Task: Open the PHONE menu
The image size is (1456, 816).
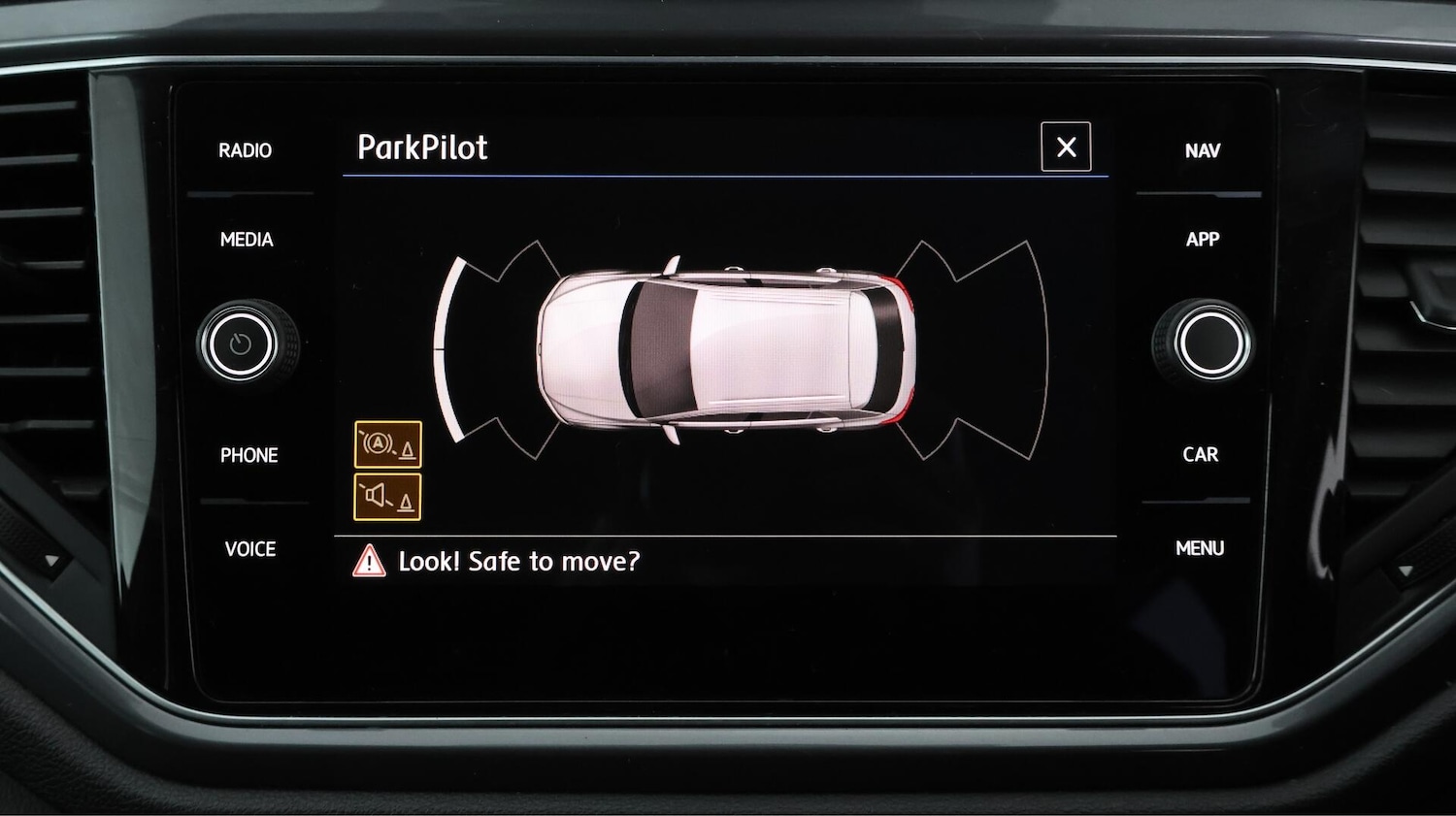Action: [x=248, y=455]
